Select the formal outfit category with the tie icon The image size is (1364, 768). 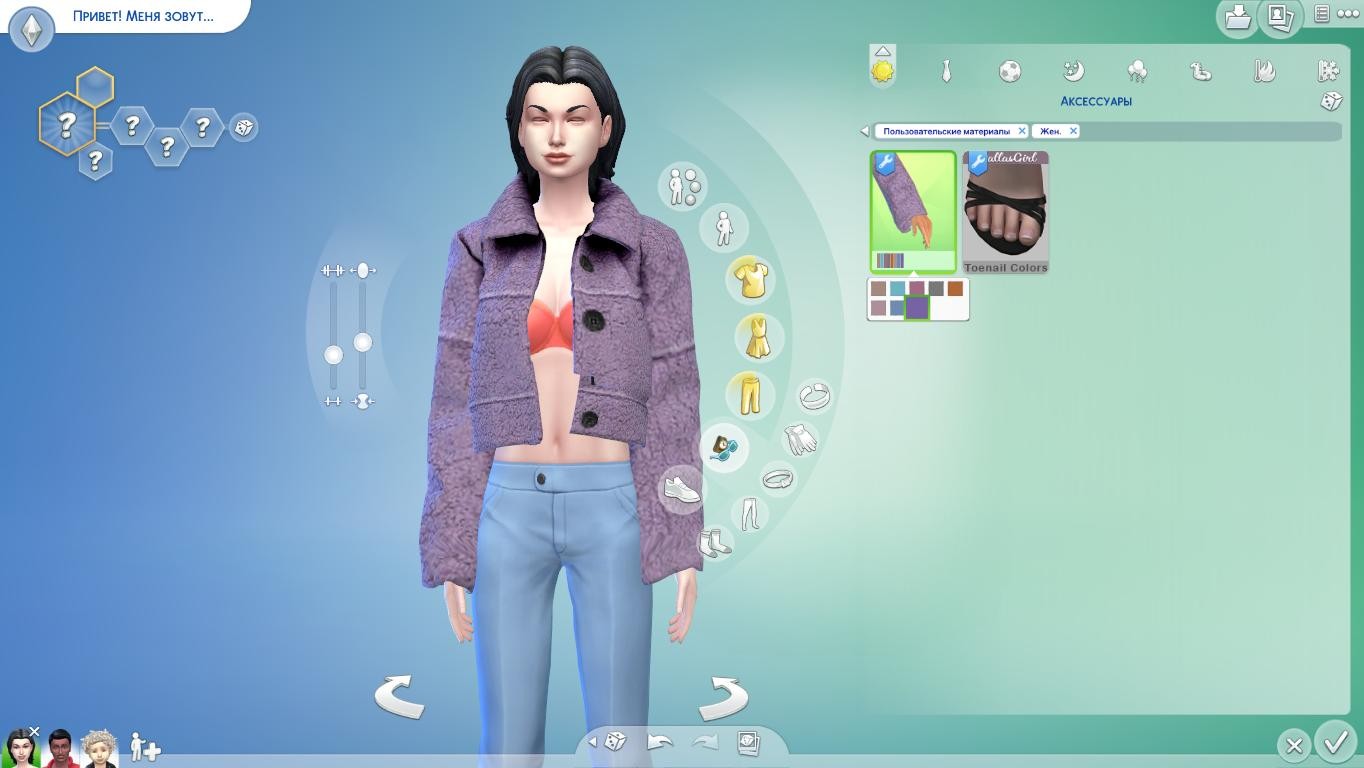(945, 71)
